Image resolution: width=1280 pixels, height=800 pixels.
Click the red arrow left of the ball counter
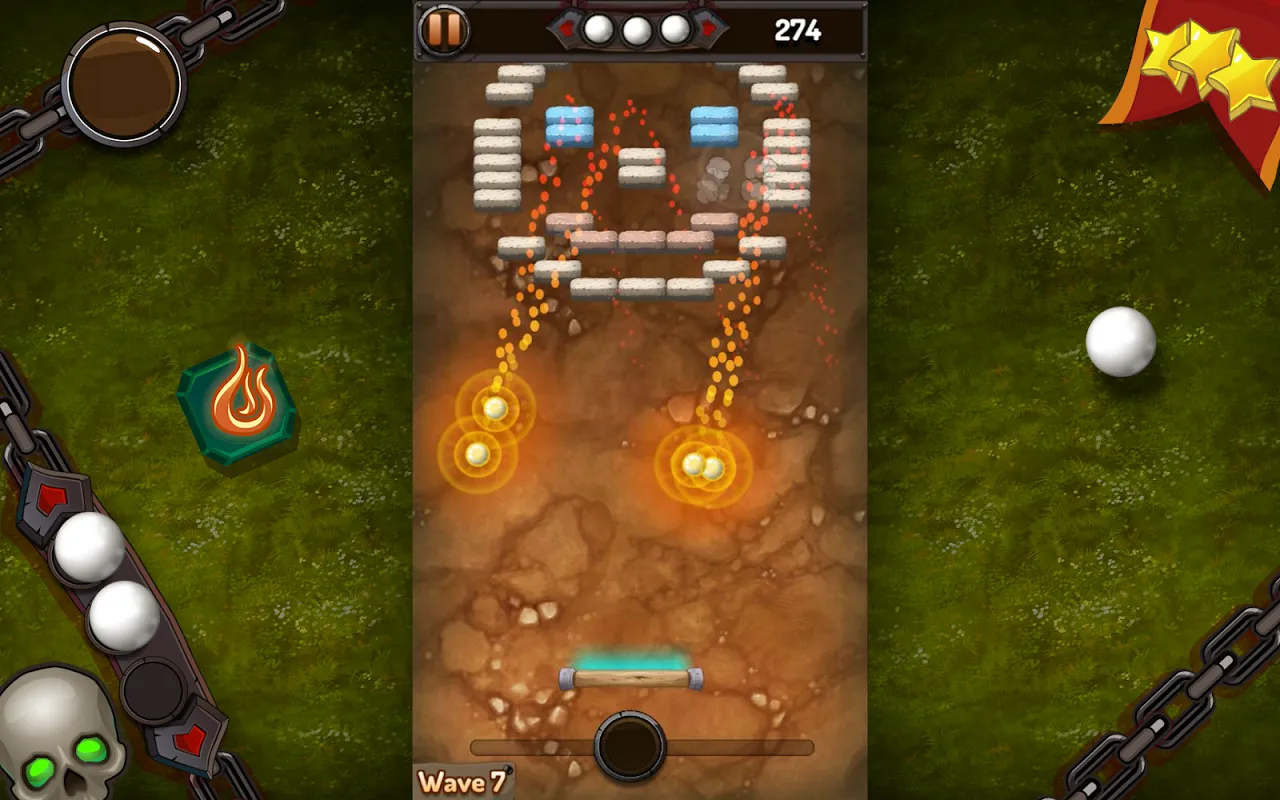coord(565,29)
